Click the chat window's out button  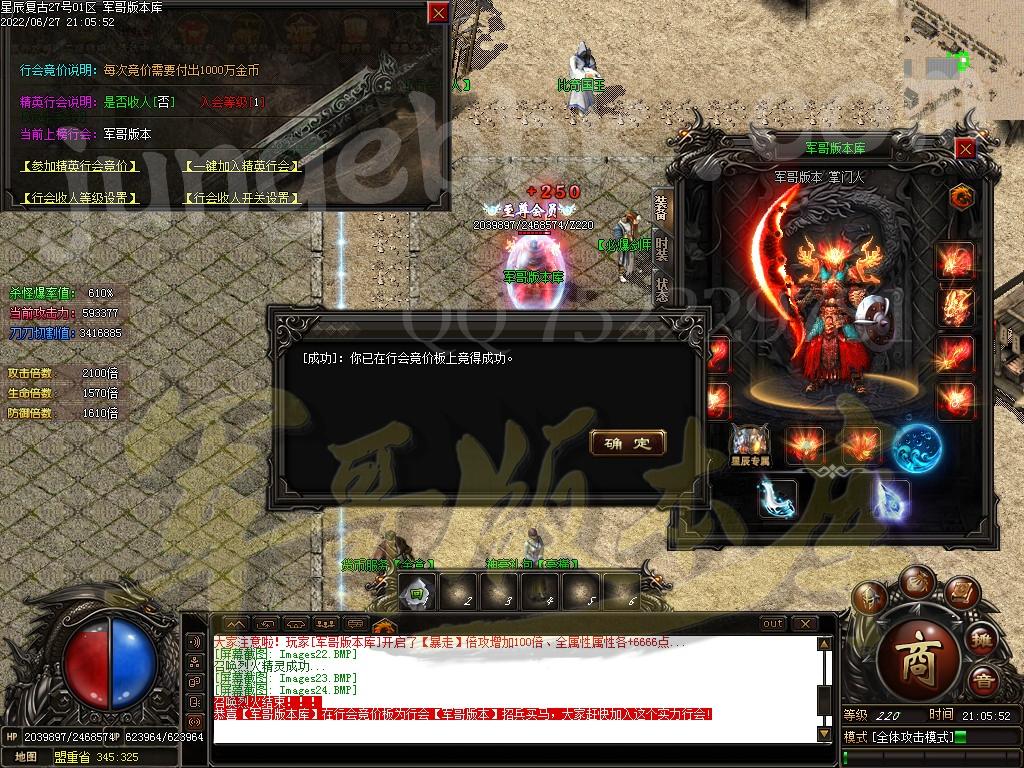click(x=773, y=624)
